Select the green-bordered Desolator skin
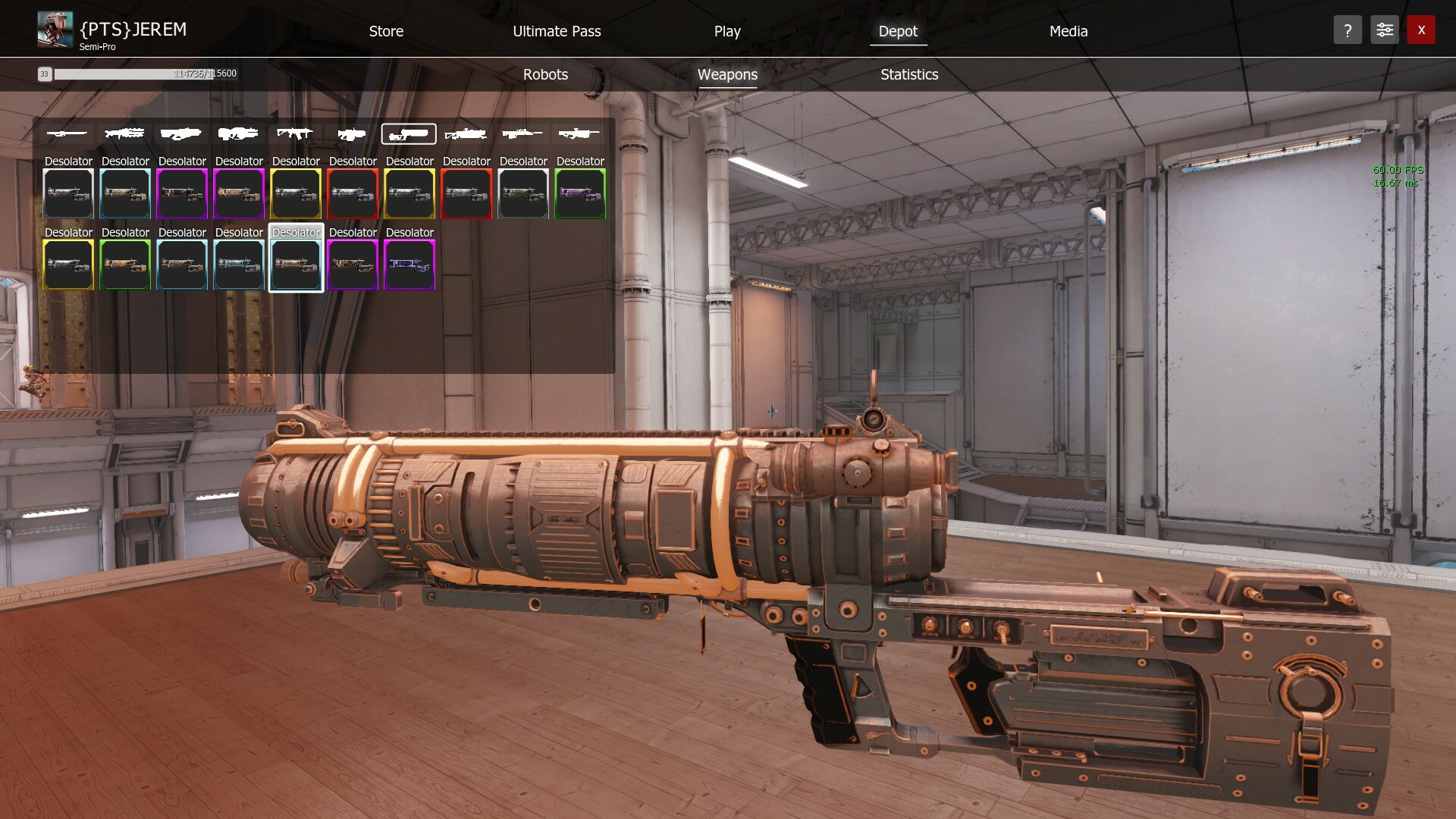Viewport: 1456px width, 819px height. [x=579, y=193]
